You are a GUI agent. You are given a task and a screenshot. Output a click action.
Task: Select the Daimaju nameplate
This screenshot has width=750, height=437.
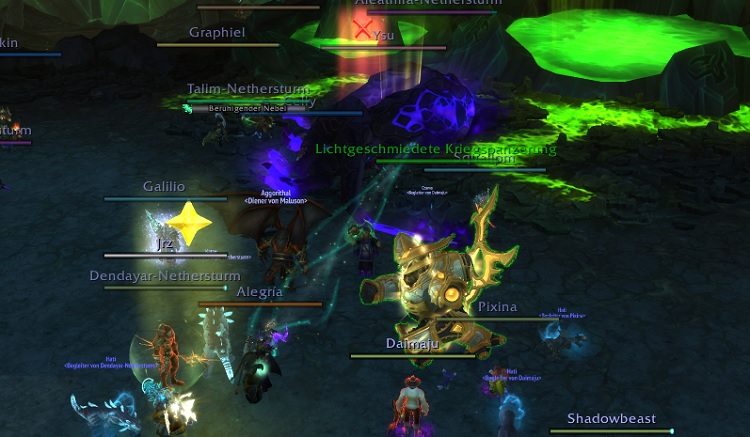click(413, 344)
